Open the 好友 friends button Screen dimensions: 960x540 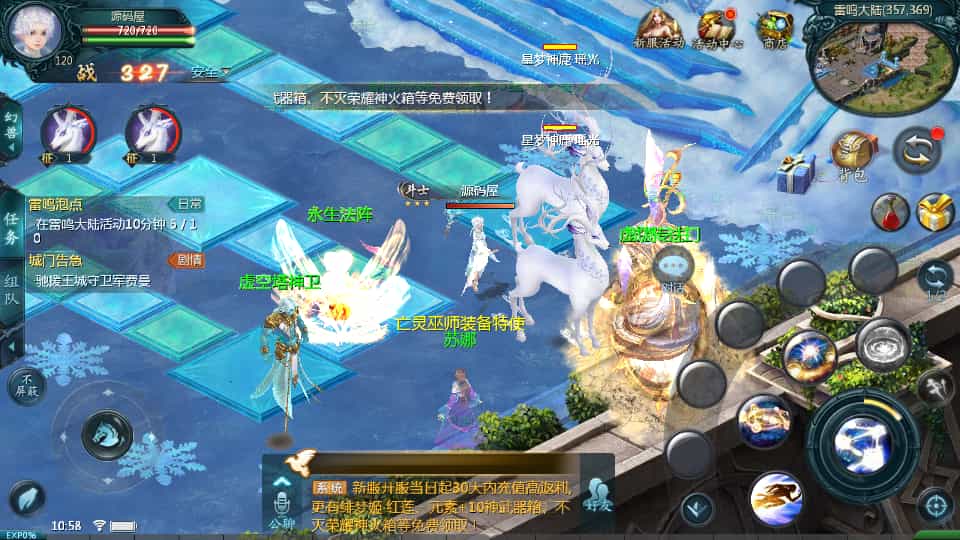point(599,497)
